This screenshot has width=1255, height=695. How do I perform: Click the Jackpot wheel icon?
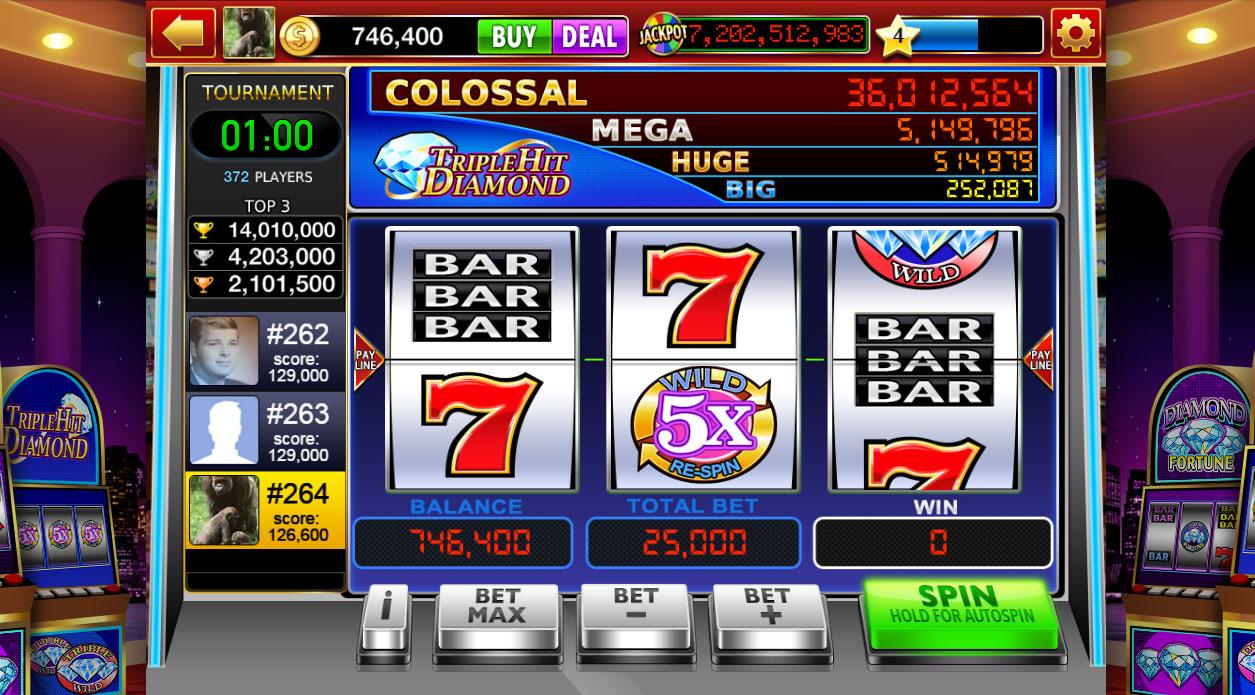(x=660, y=36)
